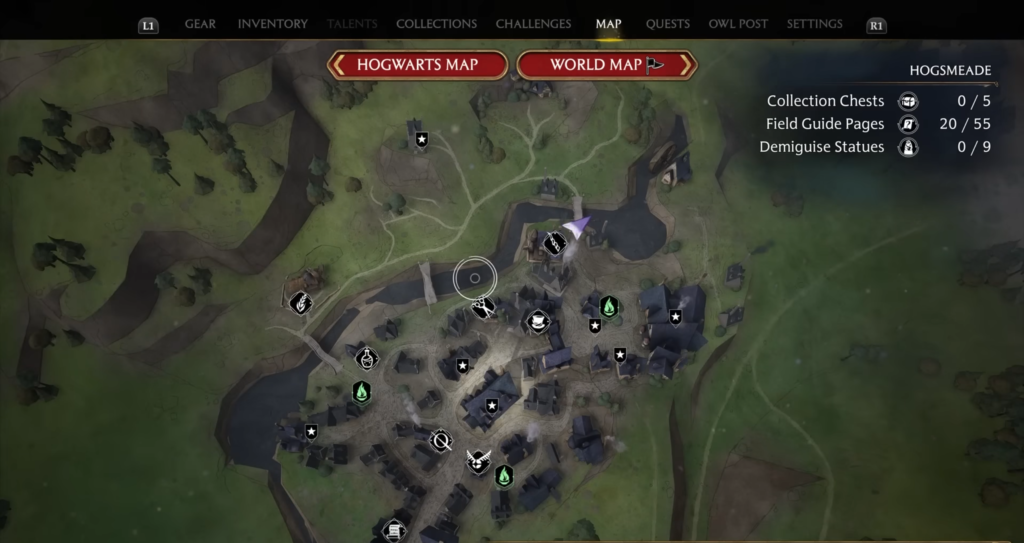Click the Hogwarts Map button
This screenshot has width=1024, height=543.
click(418, 65)
